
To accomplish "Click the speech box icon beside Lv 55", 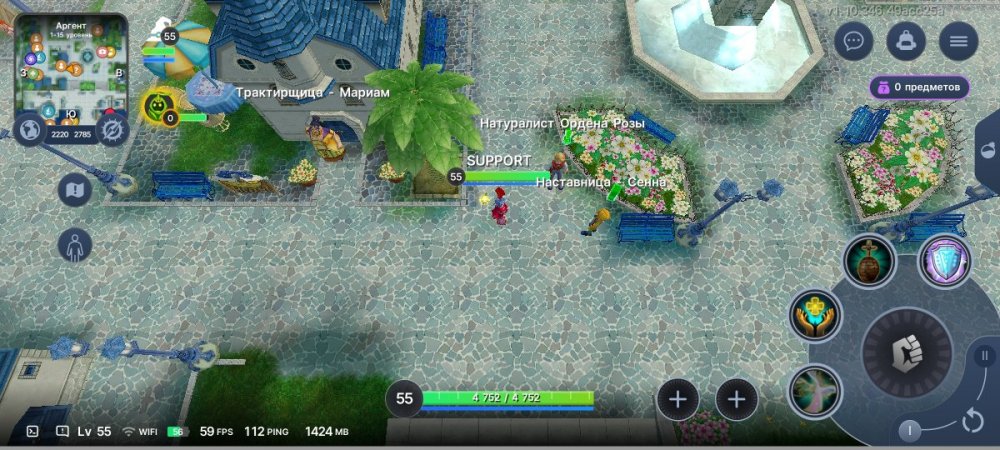I will point(62,431).
